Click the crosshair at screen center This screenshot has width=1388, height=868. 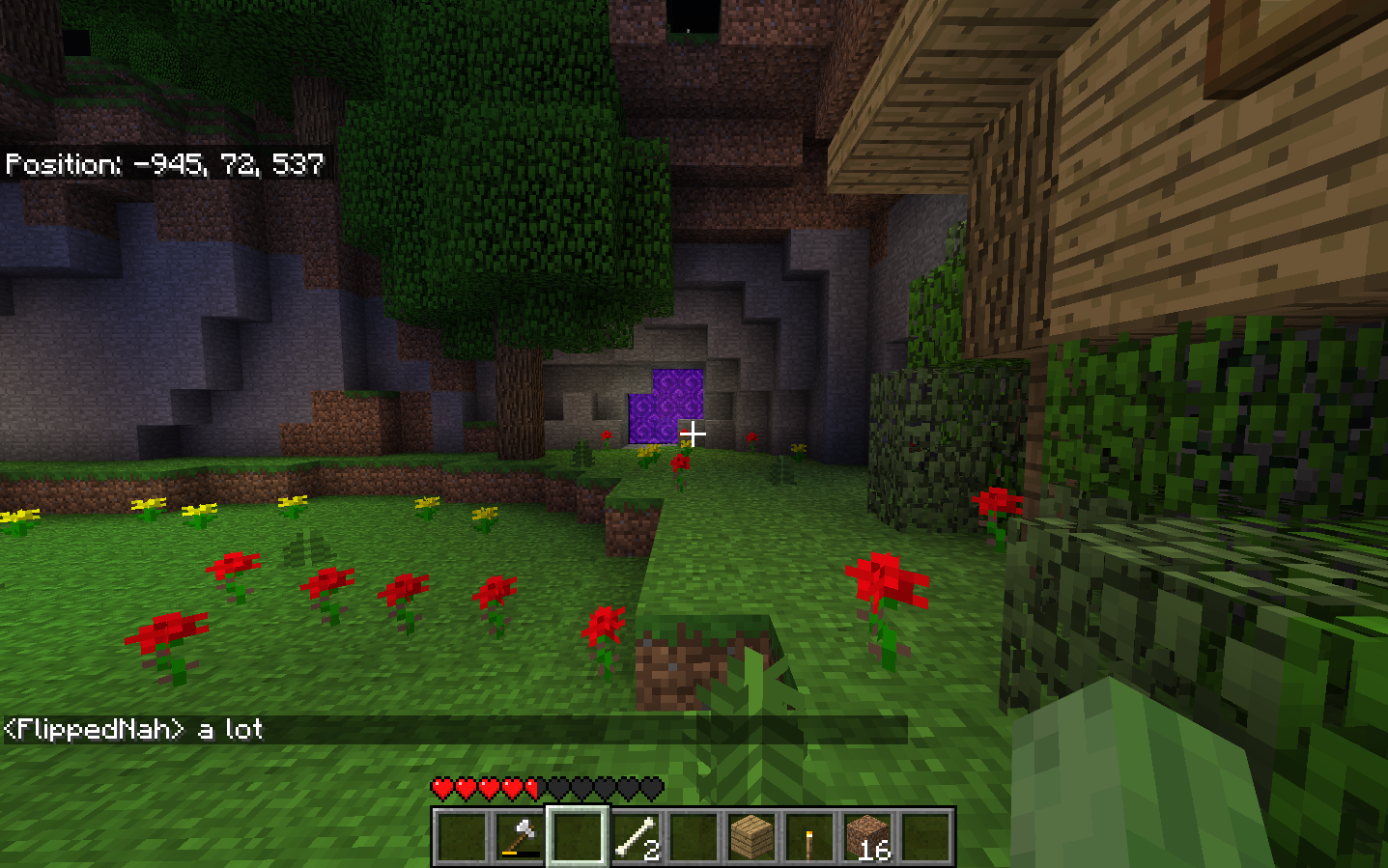click(x=694, y=435)
